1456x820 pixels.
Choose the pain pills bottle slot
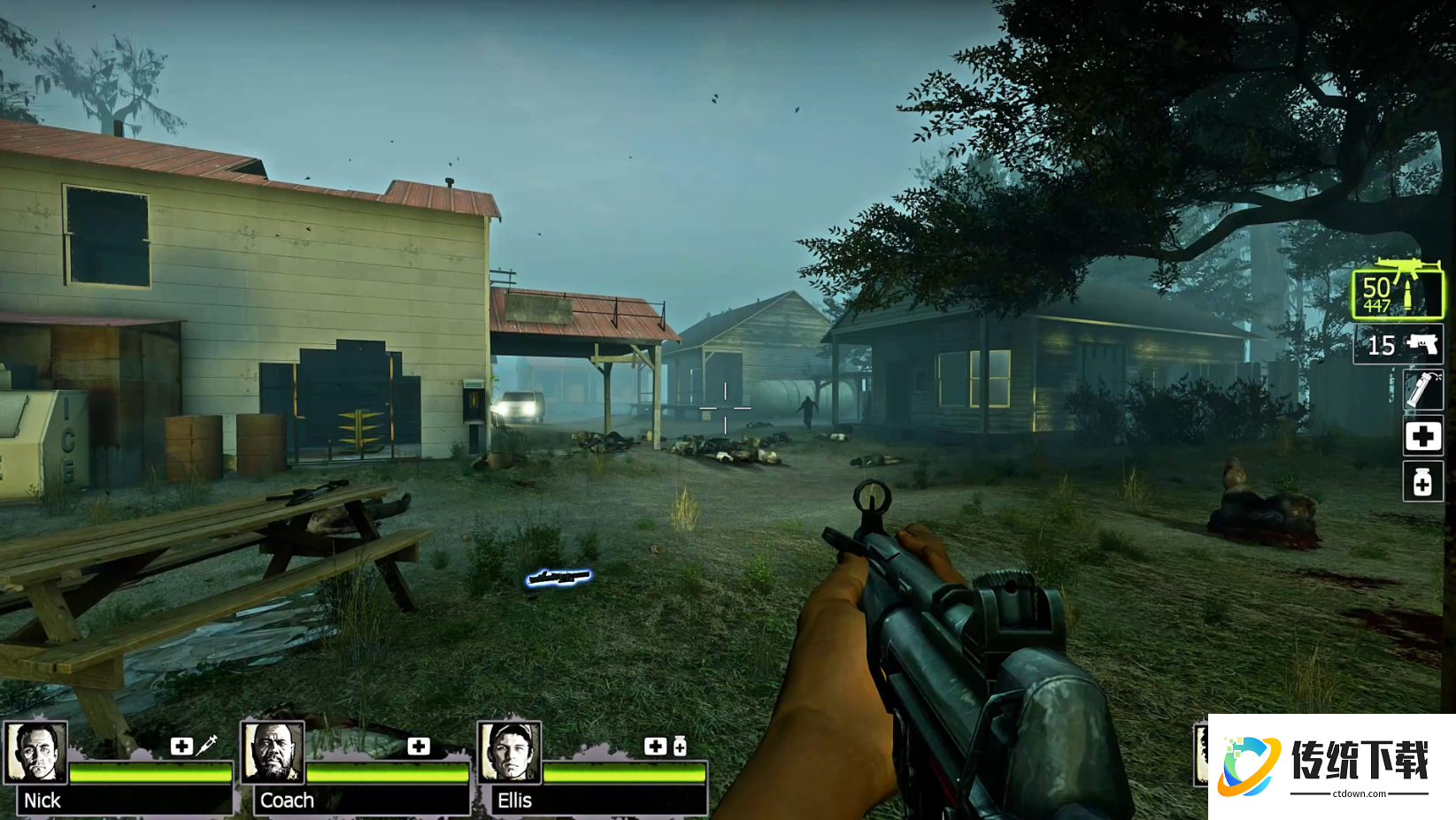pos(1422,482)
